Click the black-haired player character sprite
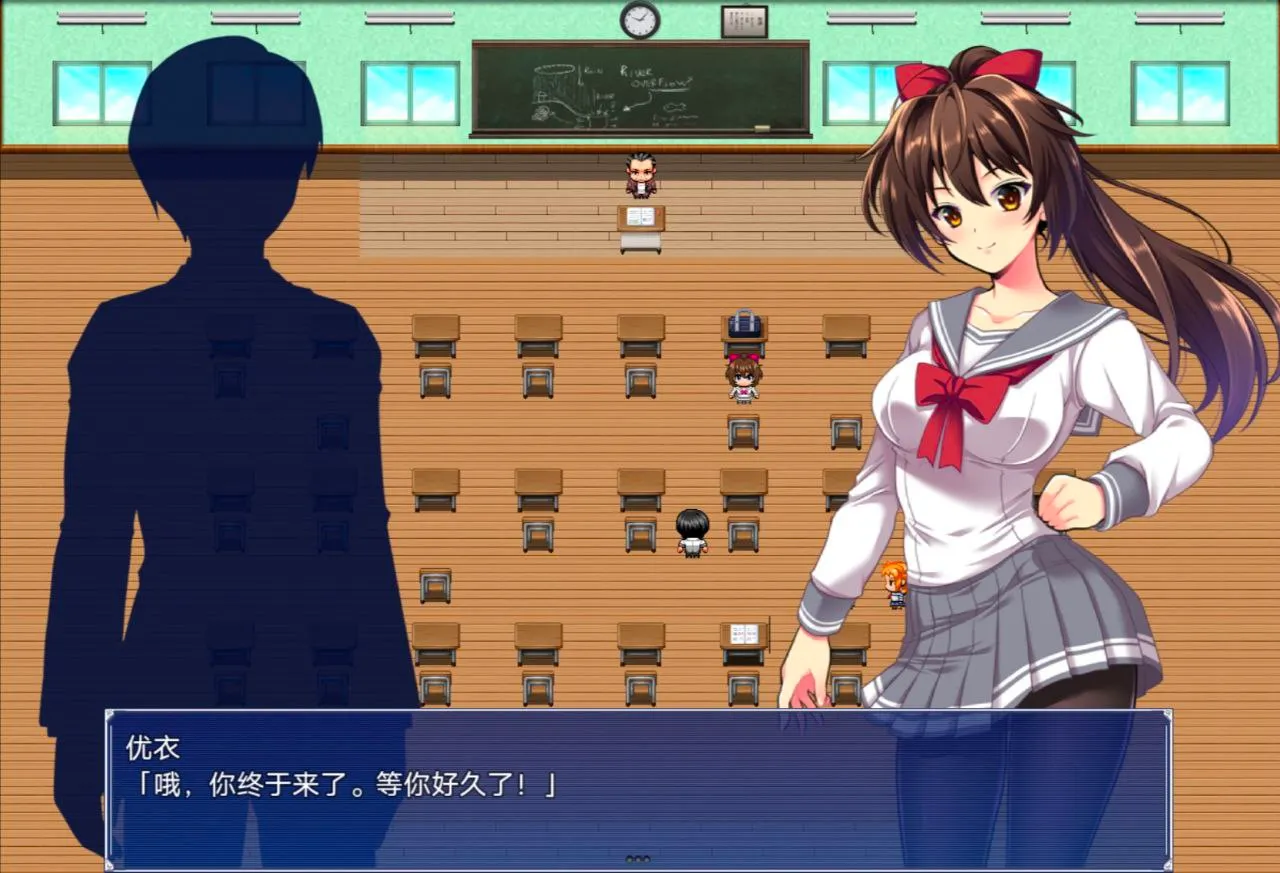Screen dimensions: 1280x873 click(x=694, y=530)
